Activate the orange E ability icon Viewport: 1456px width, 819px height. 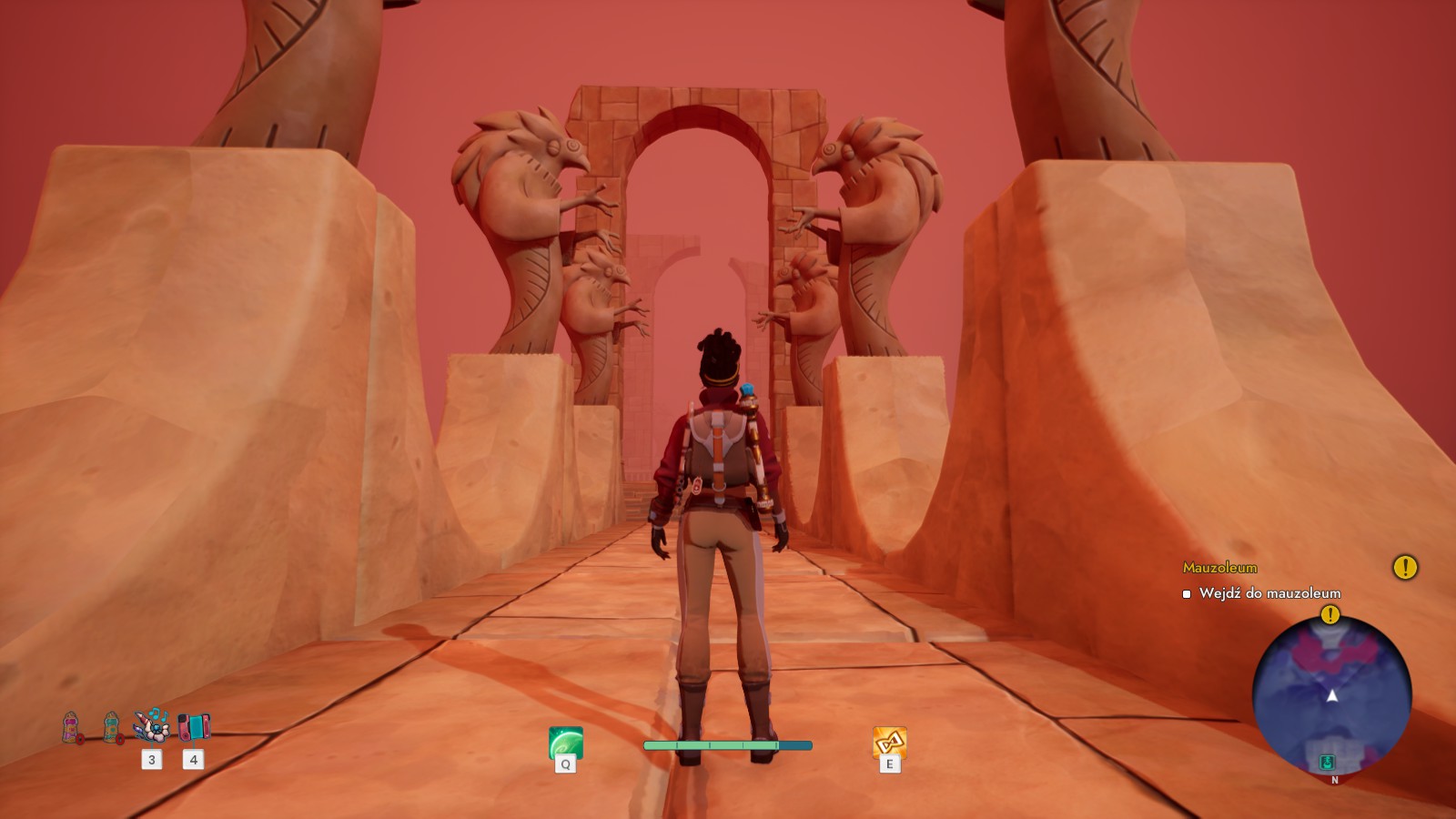[889, 743]
